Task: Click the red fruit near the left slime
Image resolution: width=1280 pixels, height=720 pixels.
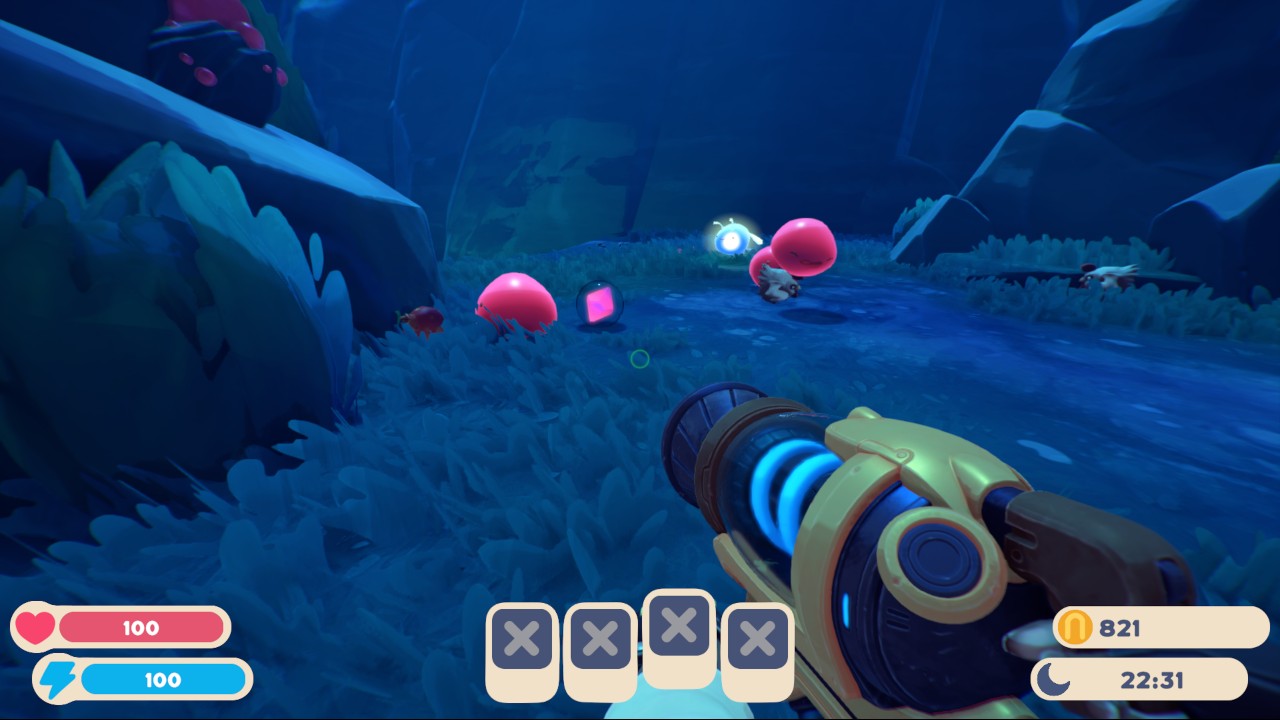Action: tap(424, 321)
